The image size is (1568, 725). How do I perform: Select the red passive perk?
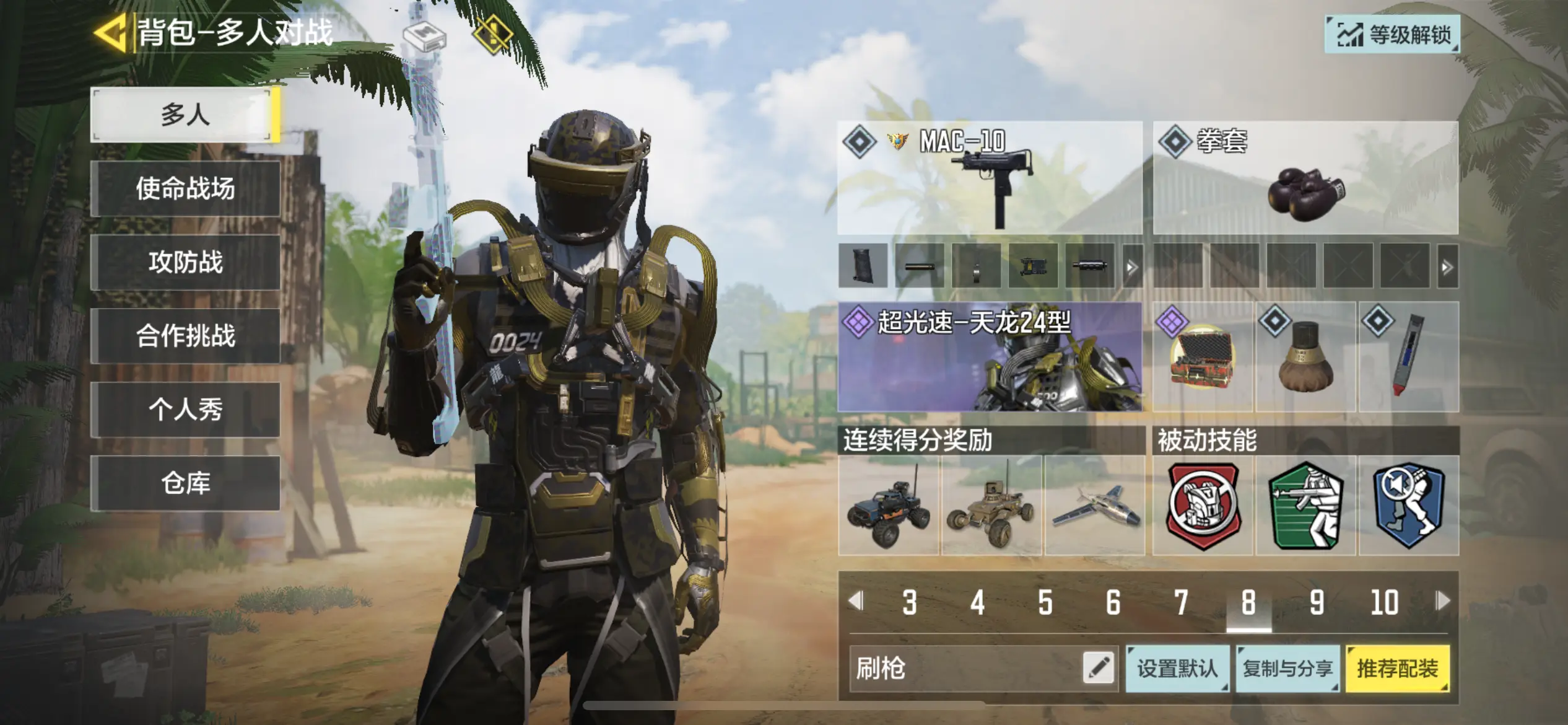pyautogui.click(x=1203, y=506)
